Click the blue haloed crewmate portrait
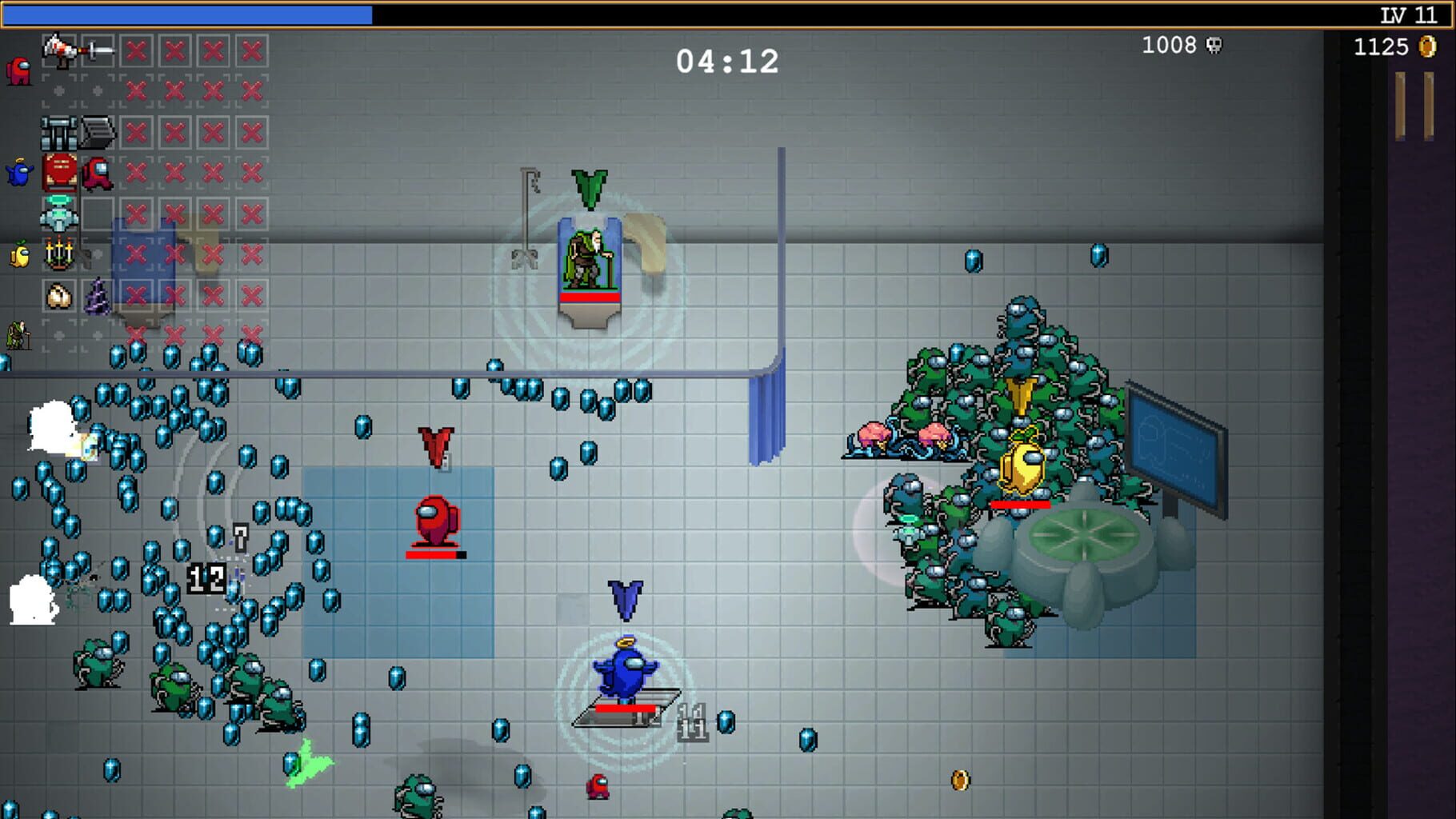1456x819 pixels. pos(19,171)
